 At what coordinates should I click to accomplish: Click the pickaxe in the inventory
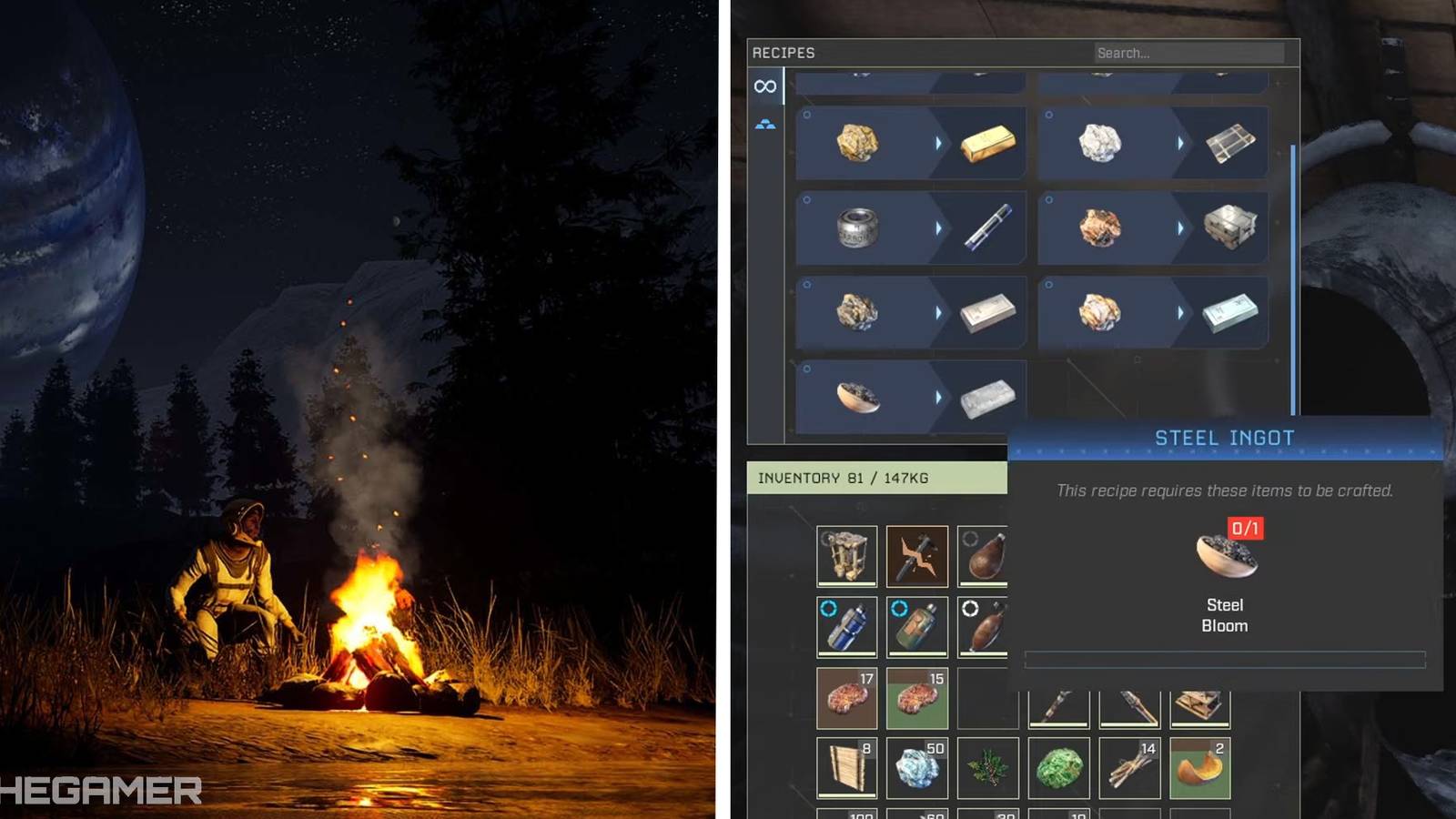(x=917, y=553)
